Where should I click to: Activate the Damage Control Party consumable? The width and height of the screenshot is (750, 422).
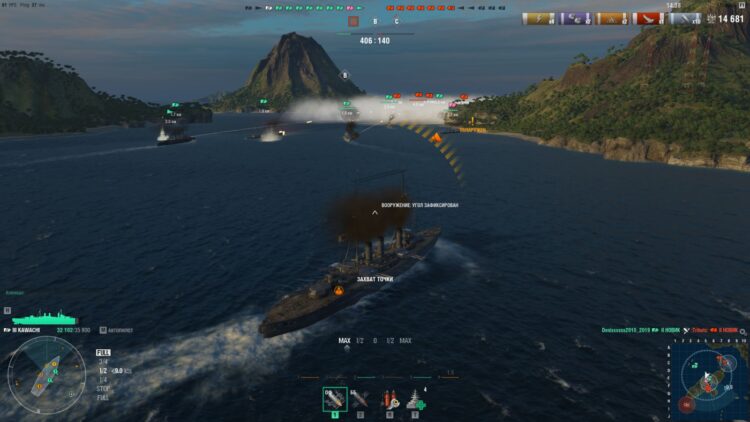[x=389, y=399]
